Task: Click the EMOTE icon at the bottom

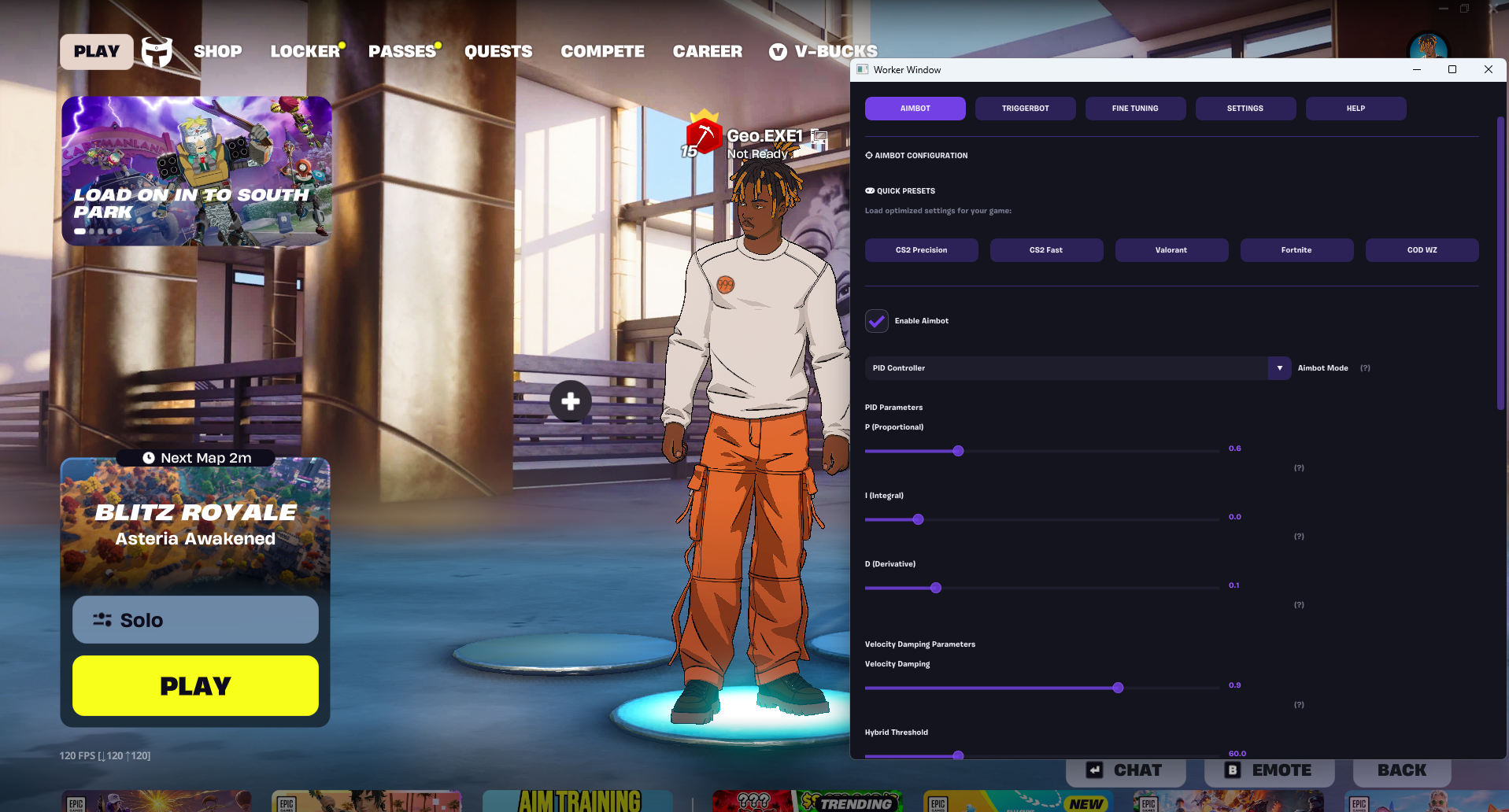Action: pos(1233,770)
